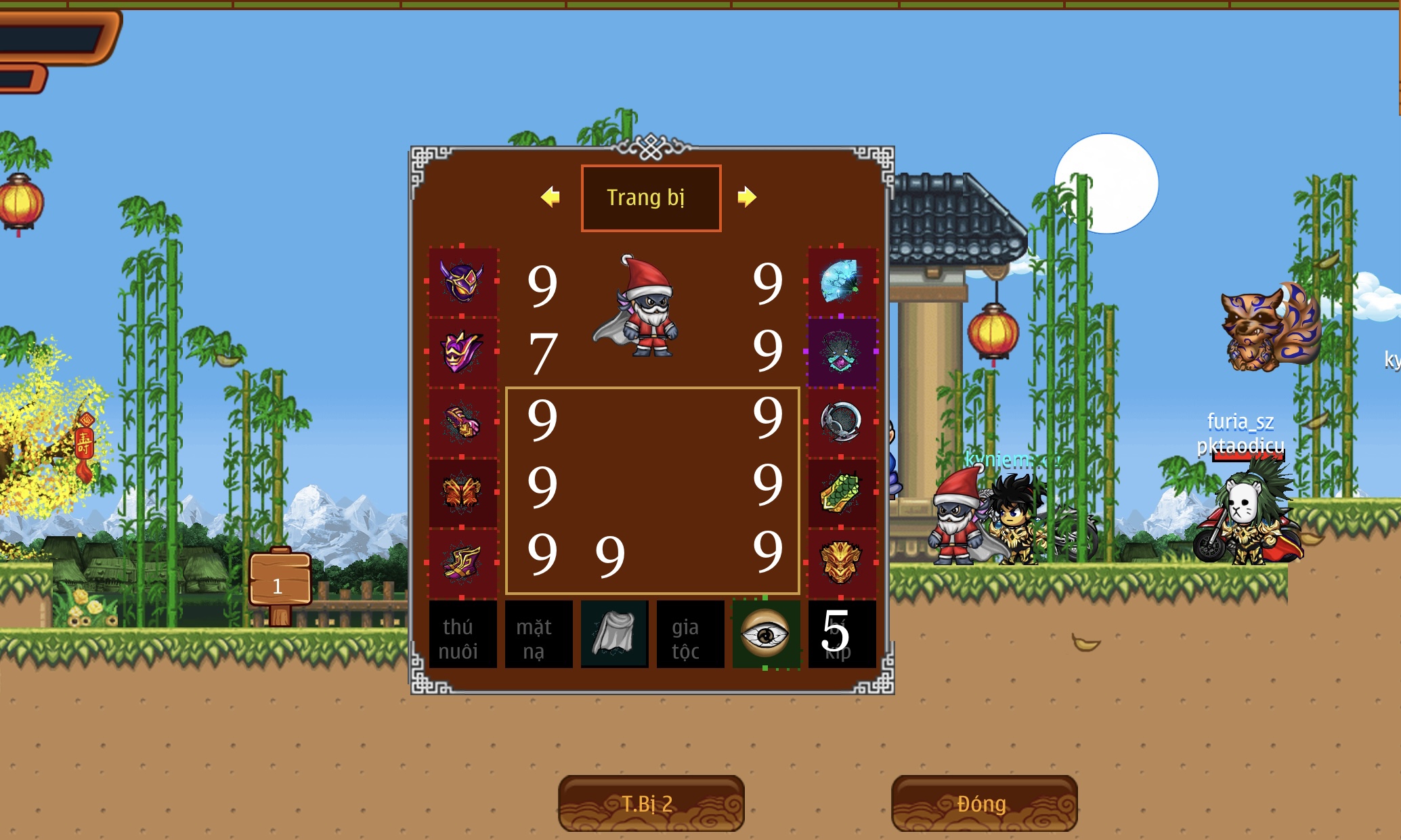Navigate right with the yellow right arrow
The image size is (1401, 840).
747,197
